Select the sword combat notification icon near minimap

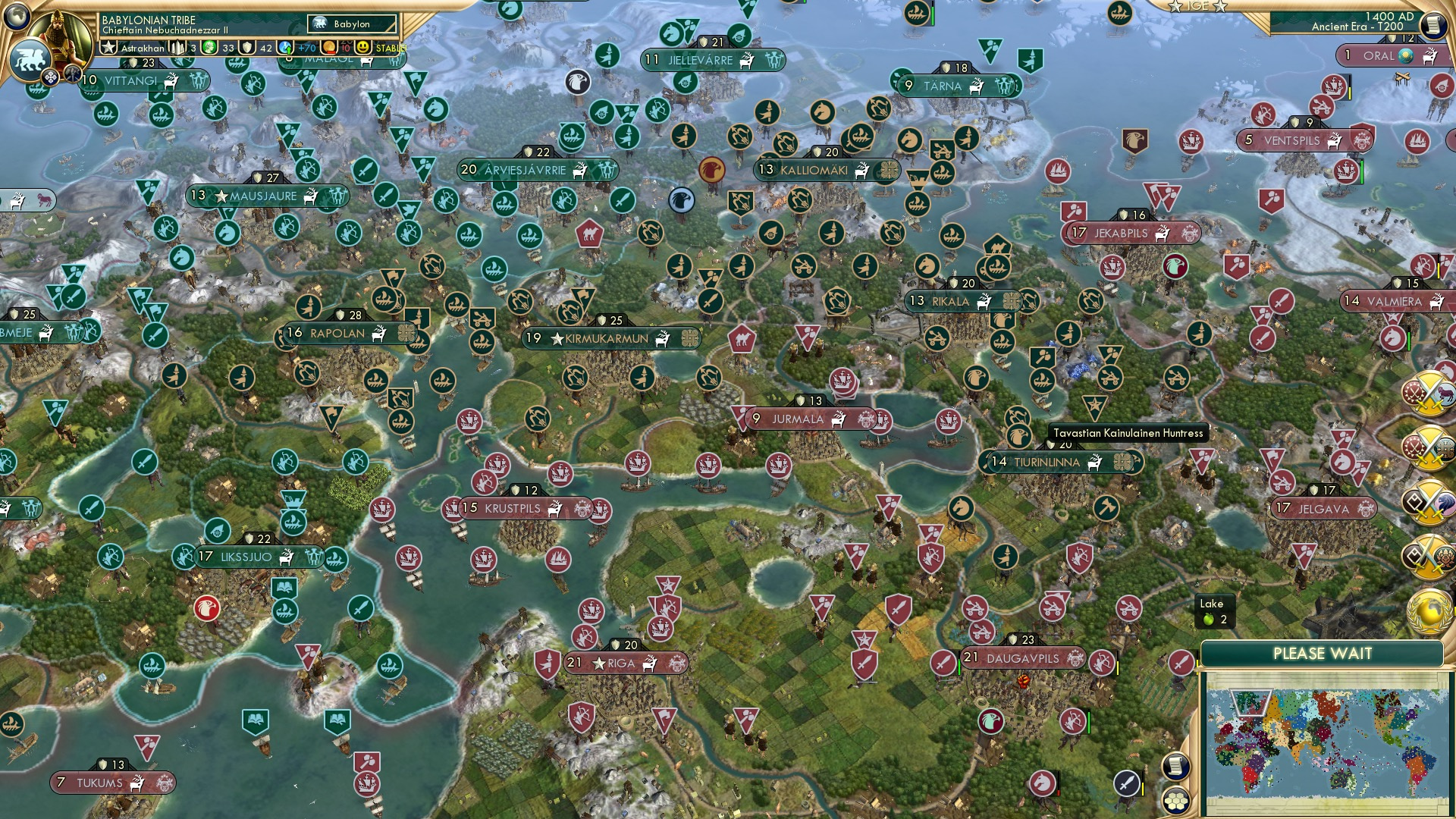tap(1127, 783)
